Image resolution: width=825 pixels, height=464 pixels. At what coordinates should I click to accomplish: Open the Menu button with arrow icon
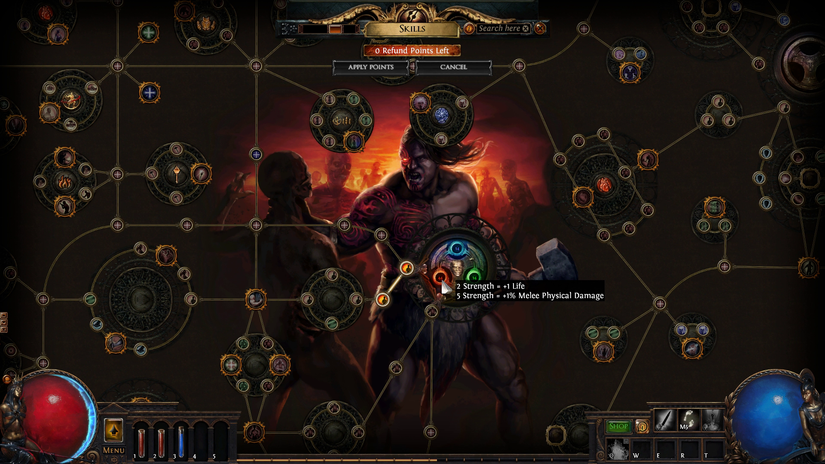tap(113, 432)
